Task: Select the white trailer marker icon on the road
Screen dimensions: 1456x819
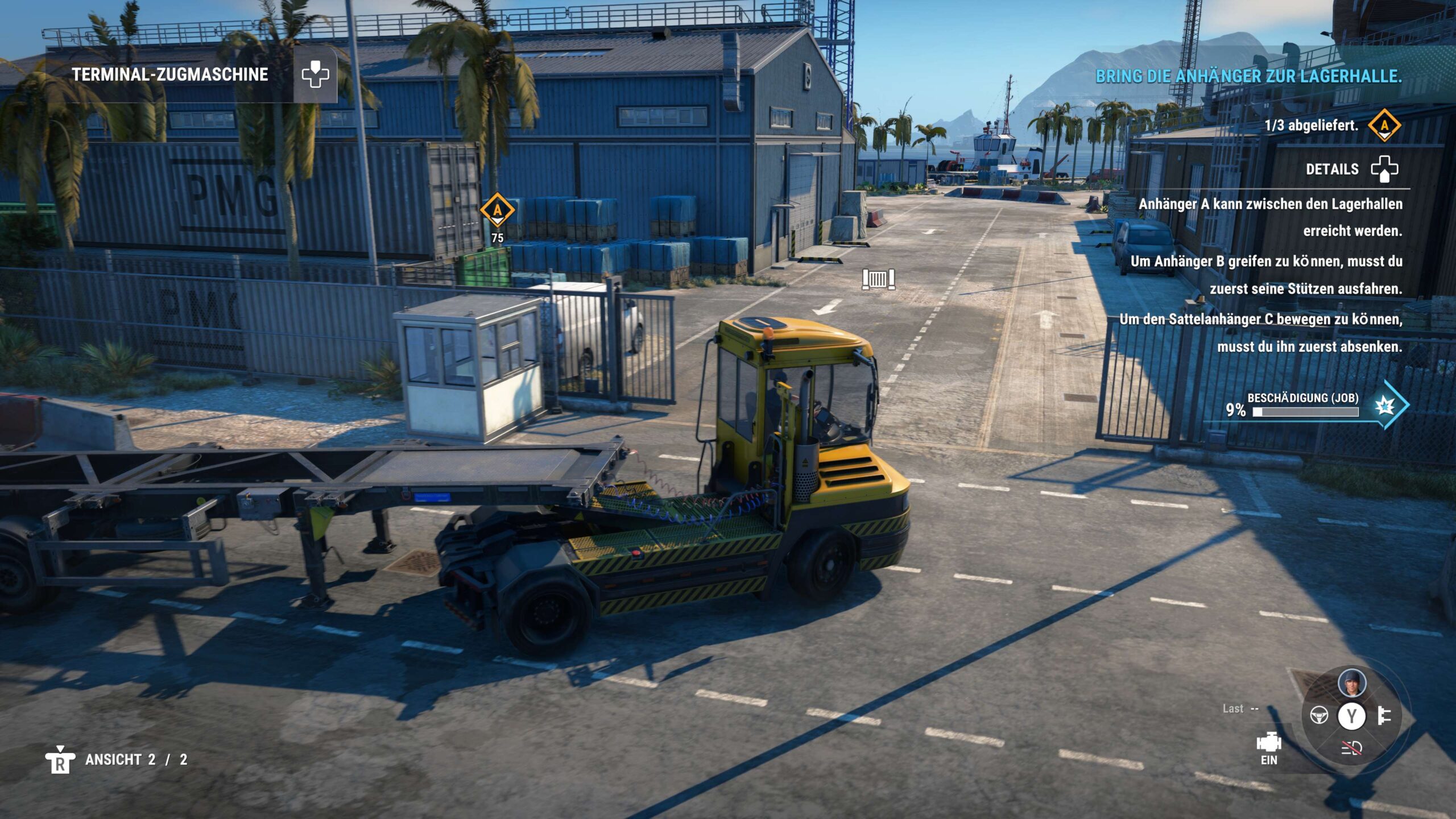Action: [x=878, y=279]
